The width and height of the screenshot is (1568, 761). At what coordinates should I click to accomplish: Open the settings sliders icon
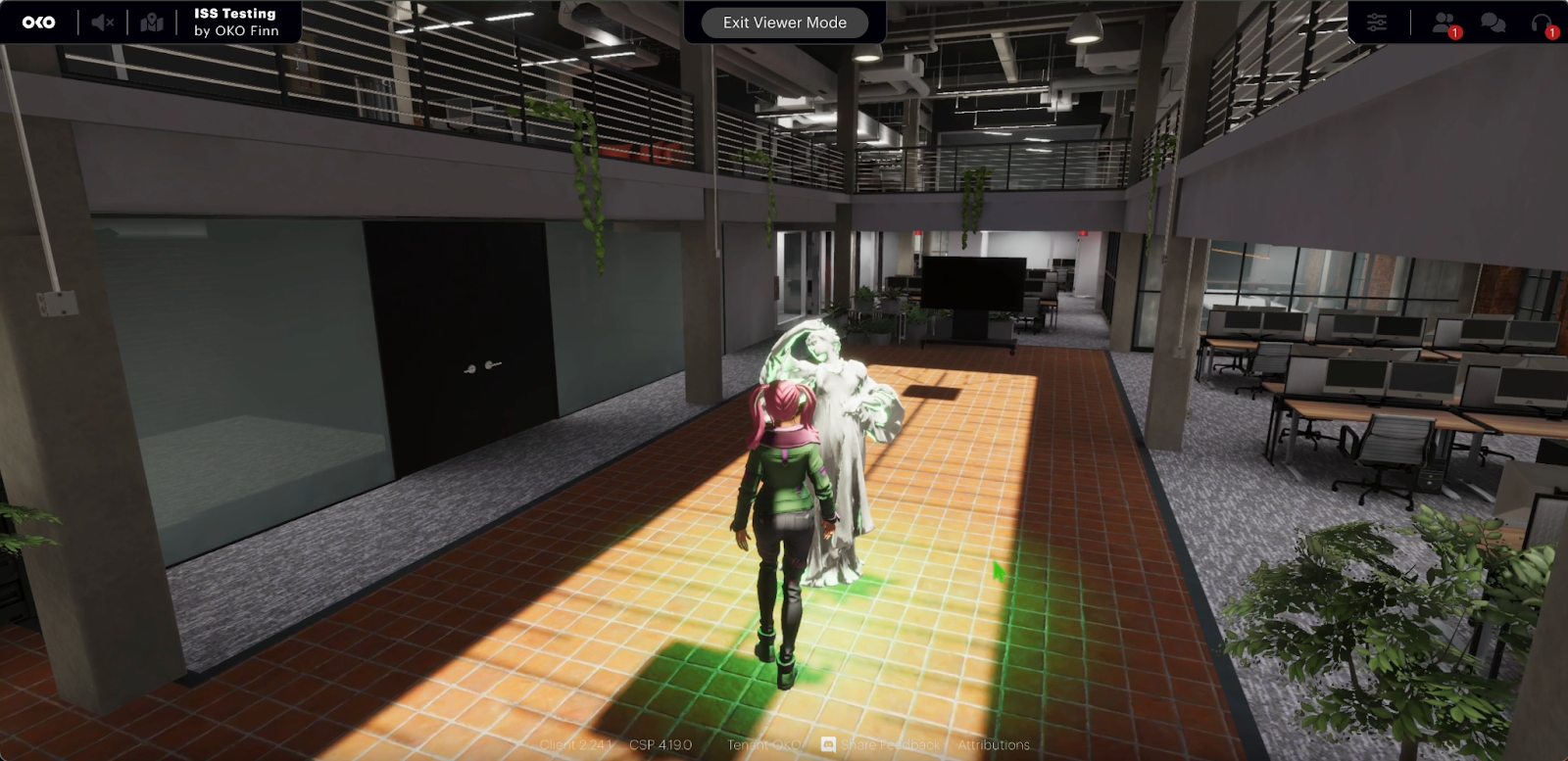click(x=1377, y=23)
